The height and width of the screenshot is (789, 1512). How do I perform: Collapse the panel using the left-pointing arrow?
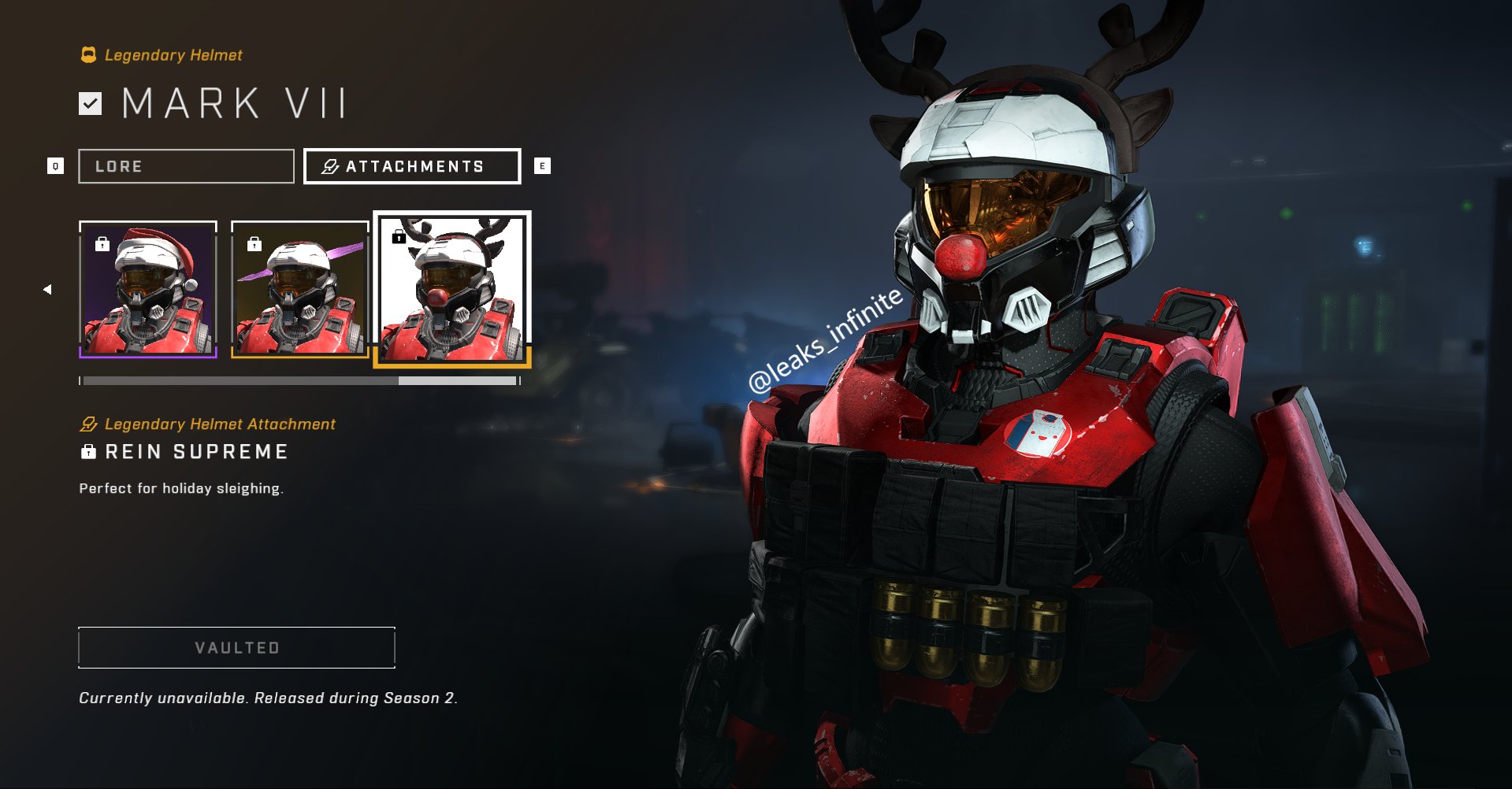[x=47, y=288]
